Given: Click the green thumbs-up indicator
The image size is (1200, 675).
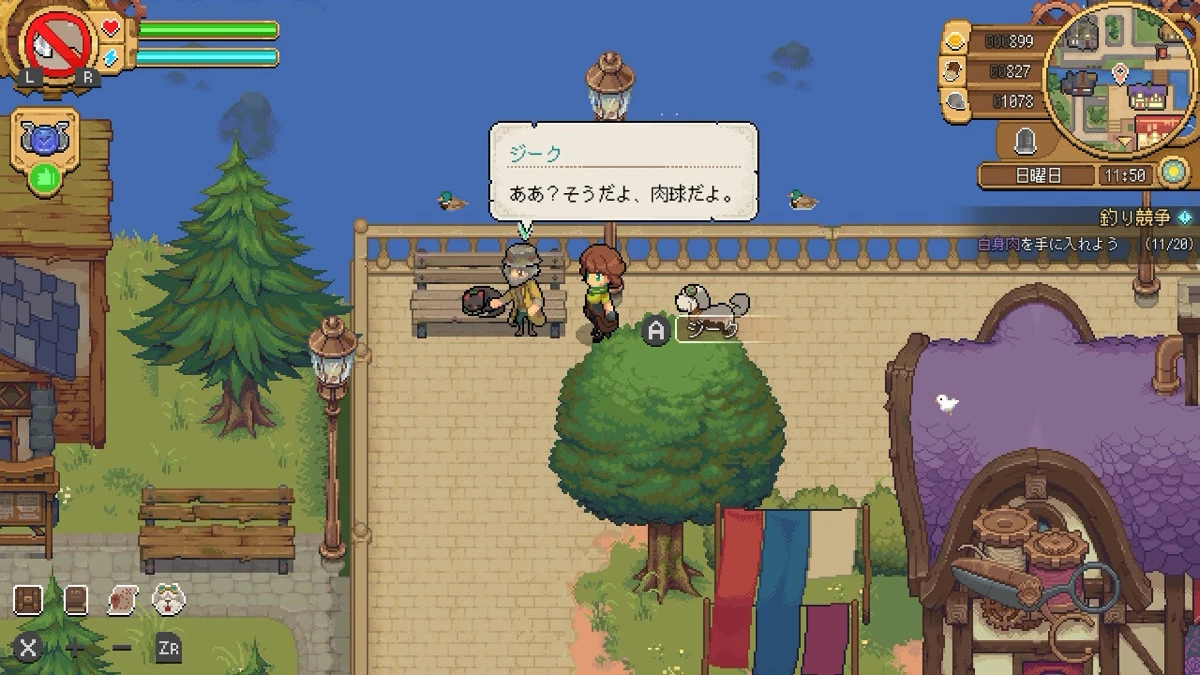Looking at the screenshot, I should [x=44, y=178].
